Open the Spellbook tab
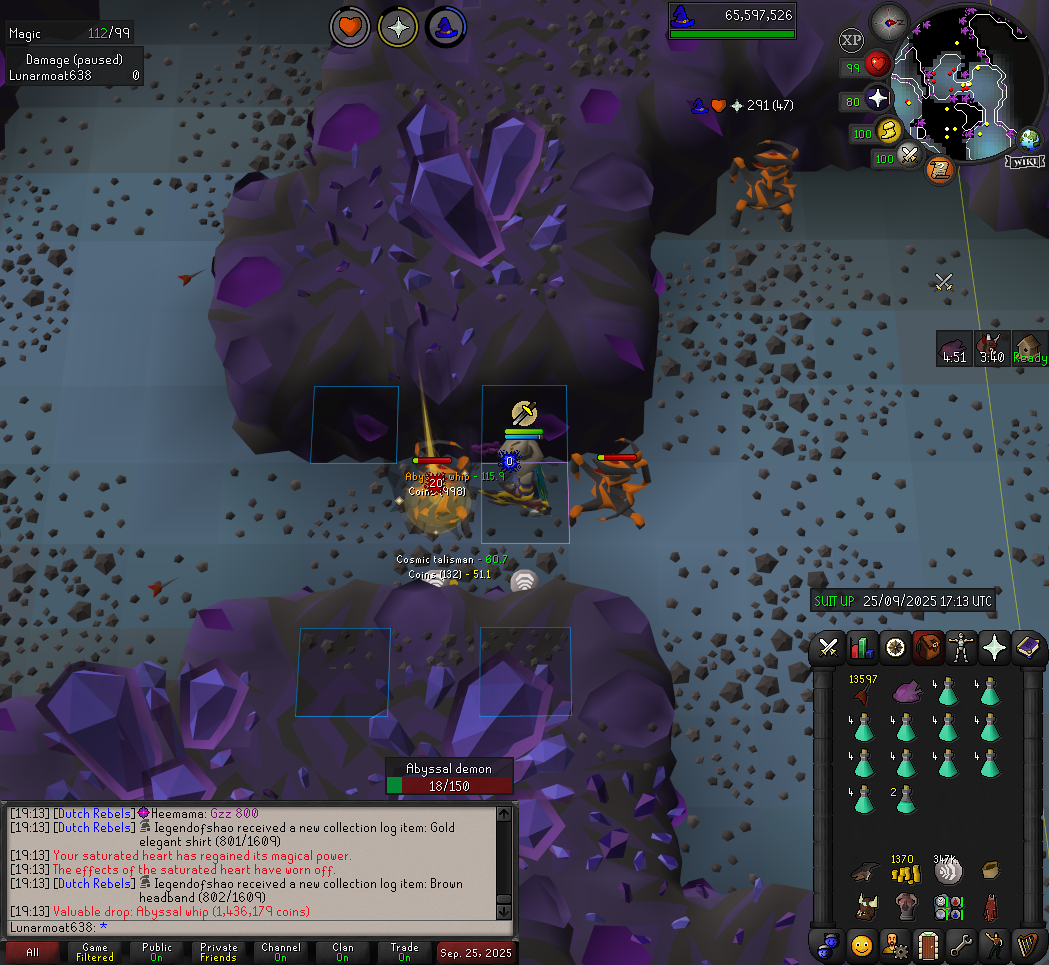Viewport: 1049px width, 965px height. [x=1027, y=648]
